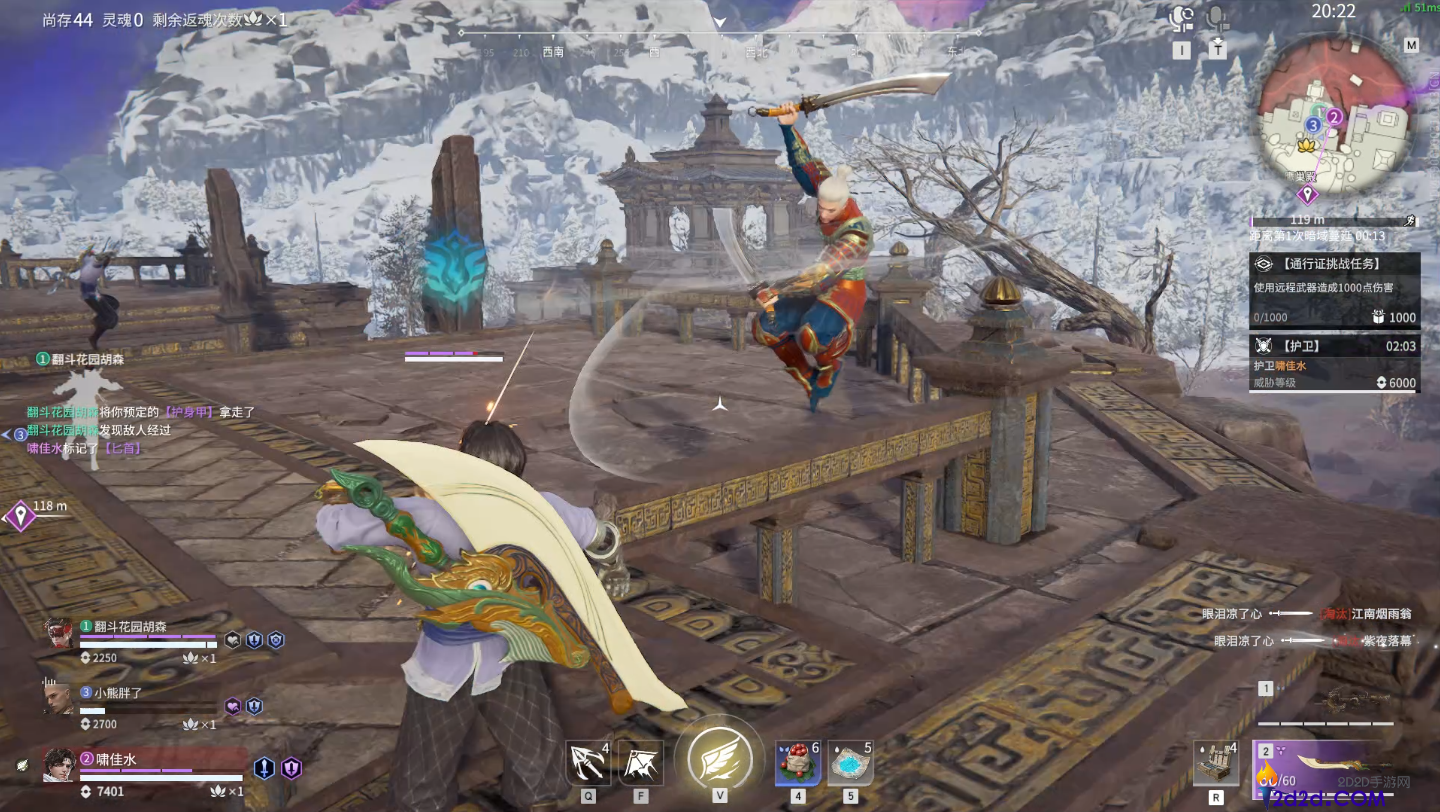Use the red berry bag consumable
Viewport: 1440px width, 812px height.
797,765
